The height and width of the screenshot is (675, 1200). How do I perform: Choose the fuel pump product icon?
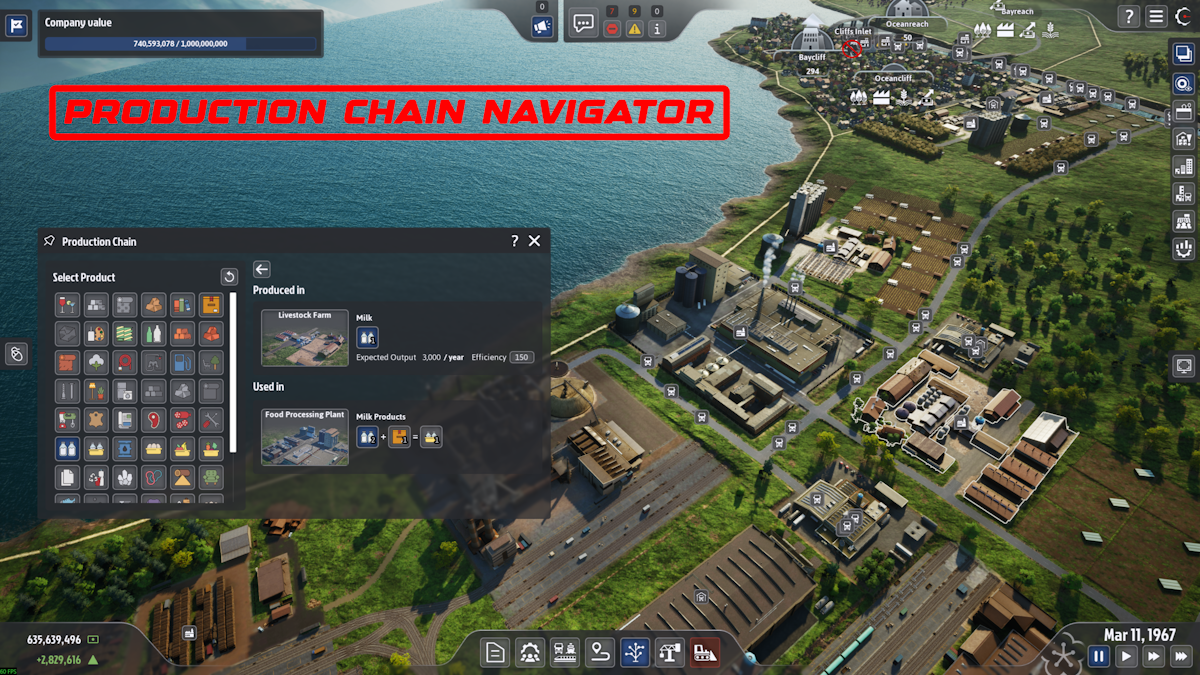pyautogui.click(x=182, y=362)
